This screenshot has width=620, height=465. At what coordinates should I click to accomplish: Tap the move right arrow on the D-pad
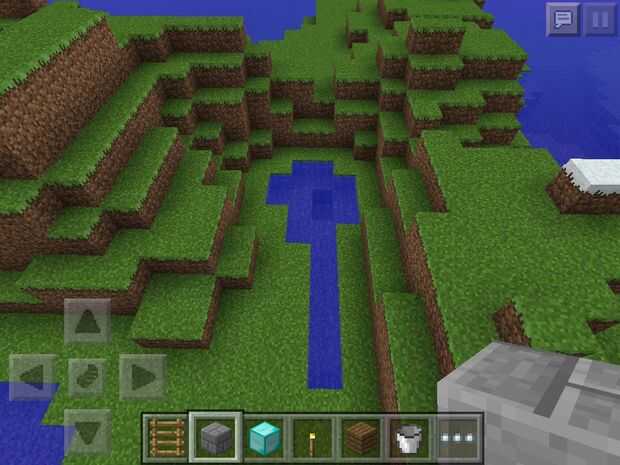[x=142, y=377]
